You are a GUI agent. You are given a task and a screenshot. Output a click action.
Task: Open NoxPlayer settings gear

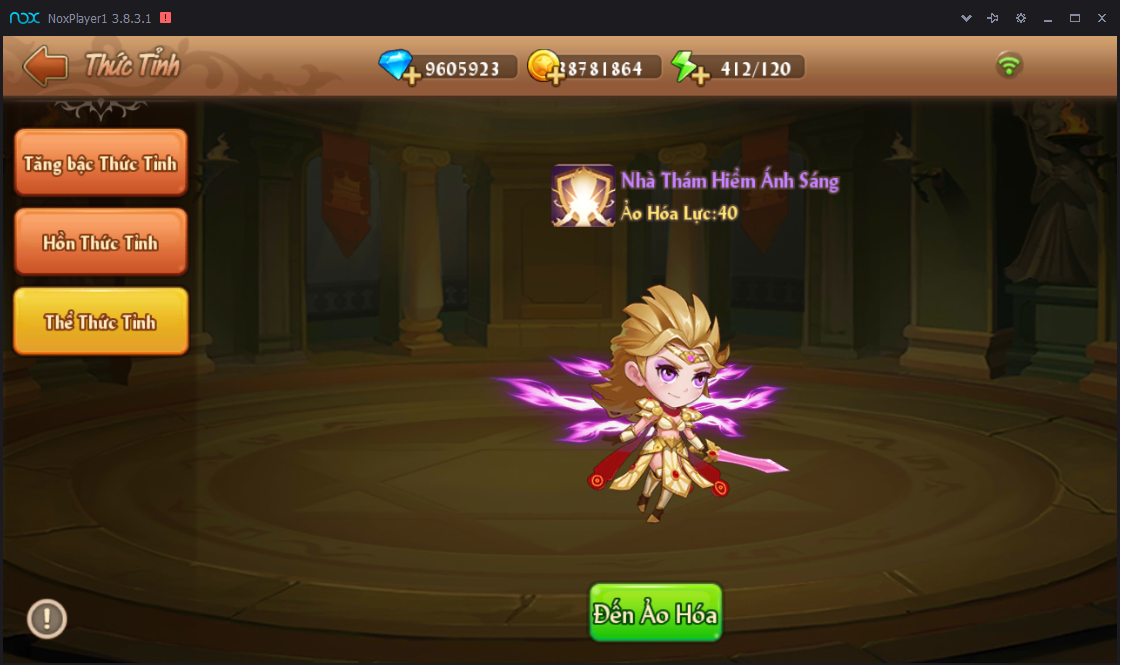(1020, 18)
